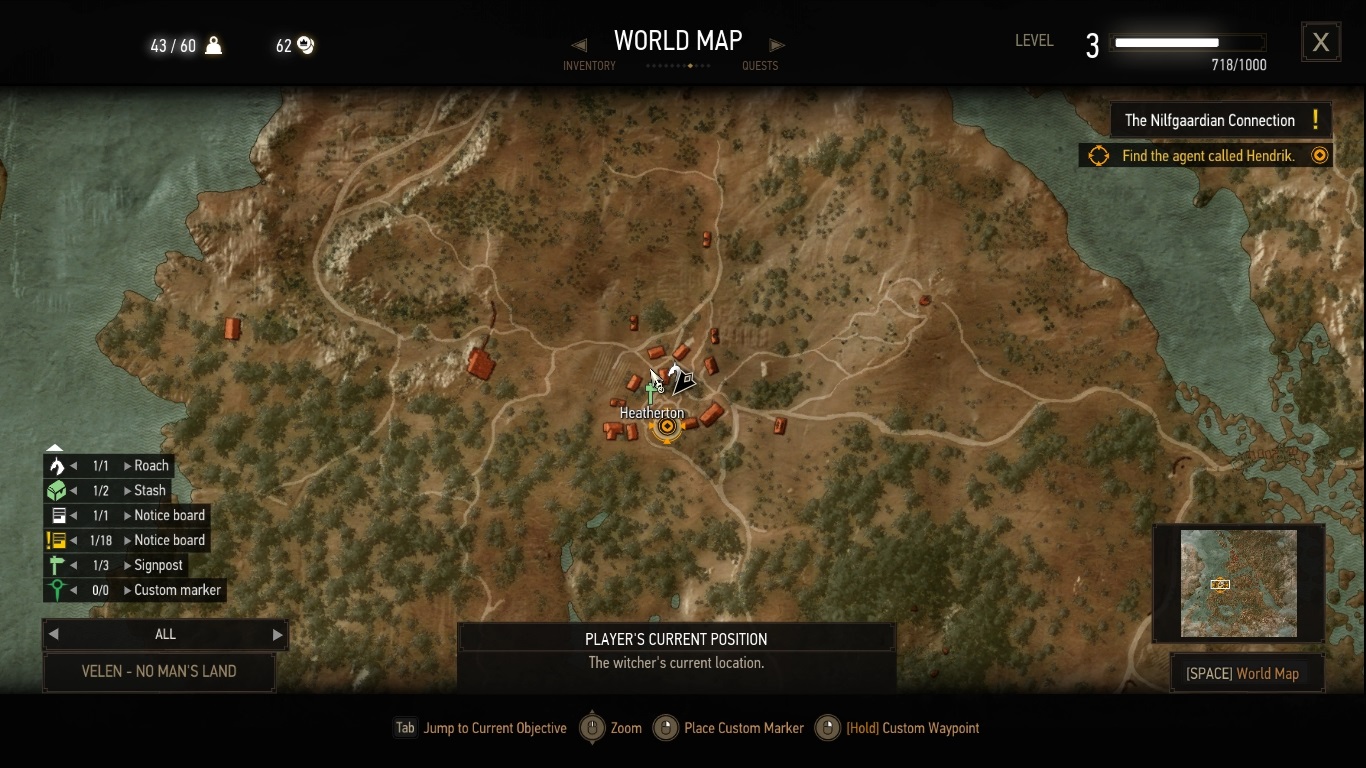Select the 1/18 Notice board legend entry
Image resolution: width=1366 pixels, height=768 pixels.
click(x=169, y=540)
